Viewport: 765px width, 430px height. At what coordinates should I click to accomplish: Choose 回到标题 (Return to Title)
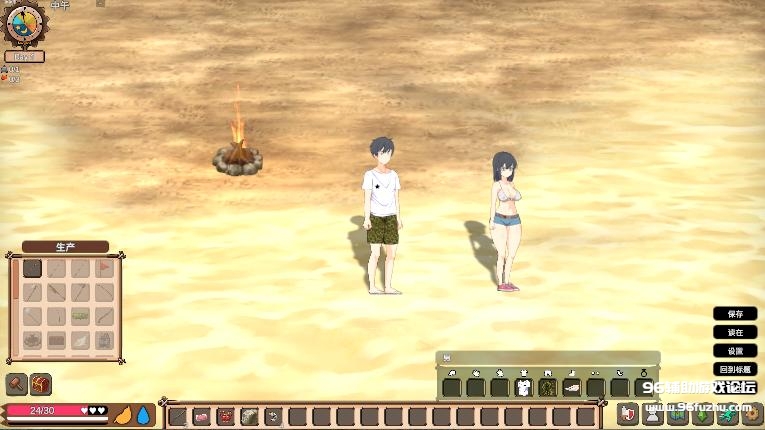click(x=735, y=369)
